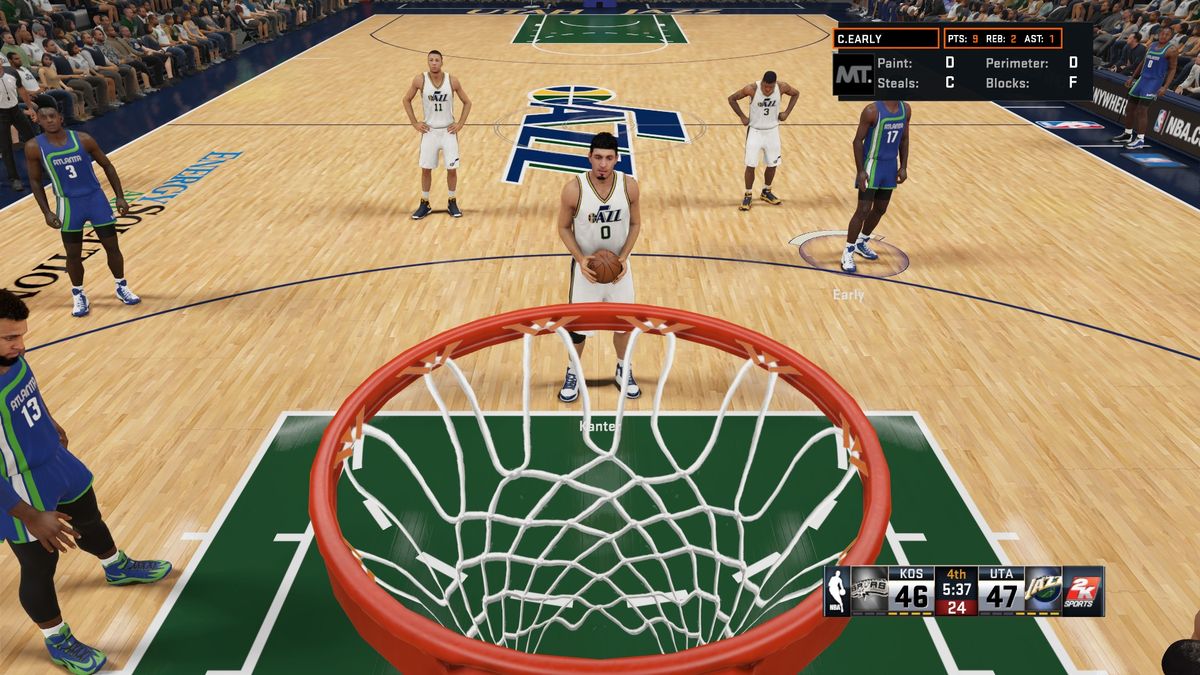Click the 2K Sports logo

click(1083, 591)
